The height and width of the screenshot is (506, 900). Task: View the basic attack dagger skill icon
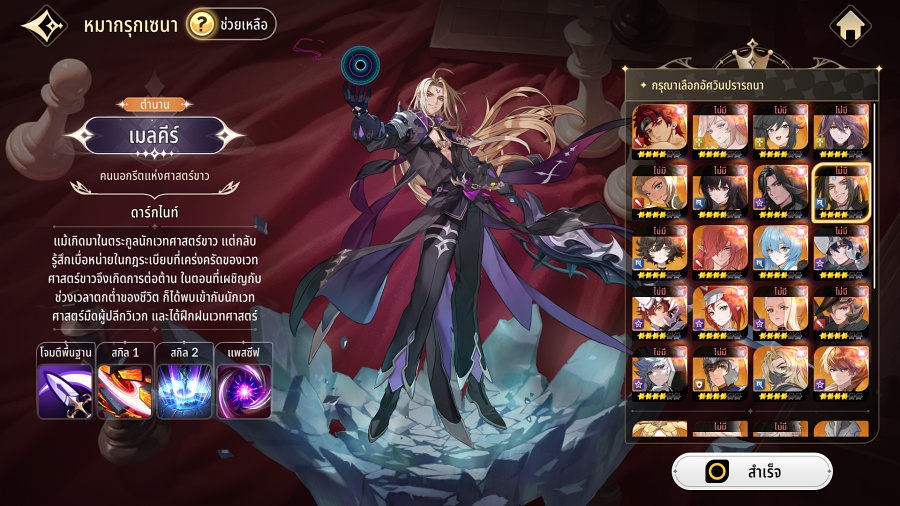[65, 390]
